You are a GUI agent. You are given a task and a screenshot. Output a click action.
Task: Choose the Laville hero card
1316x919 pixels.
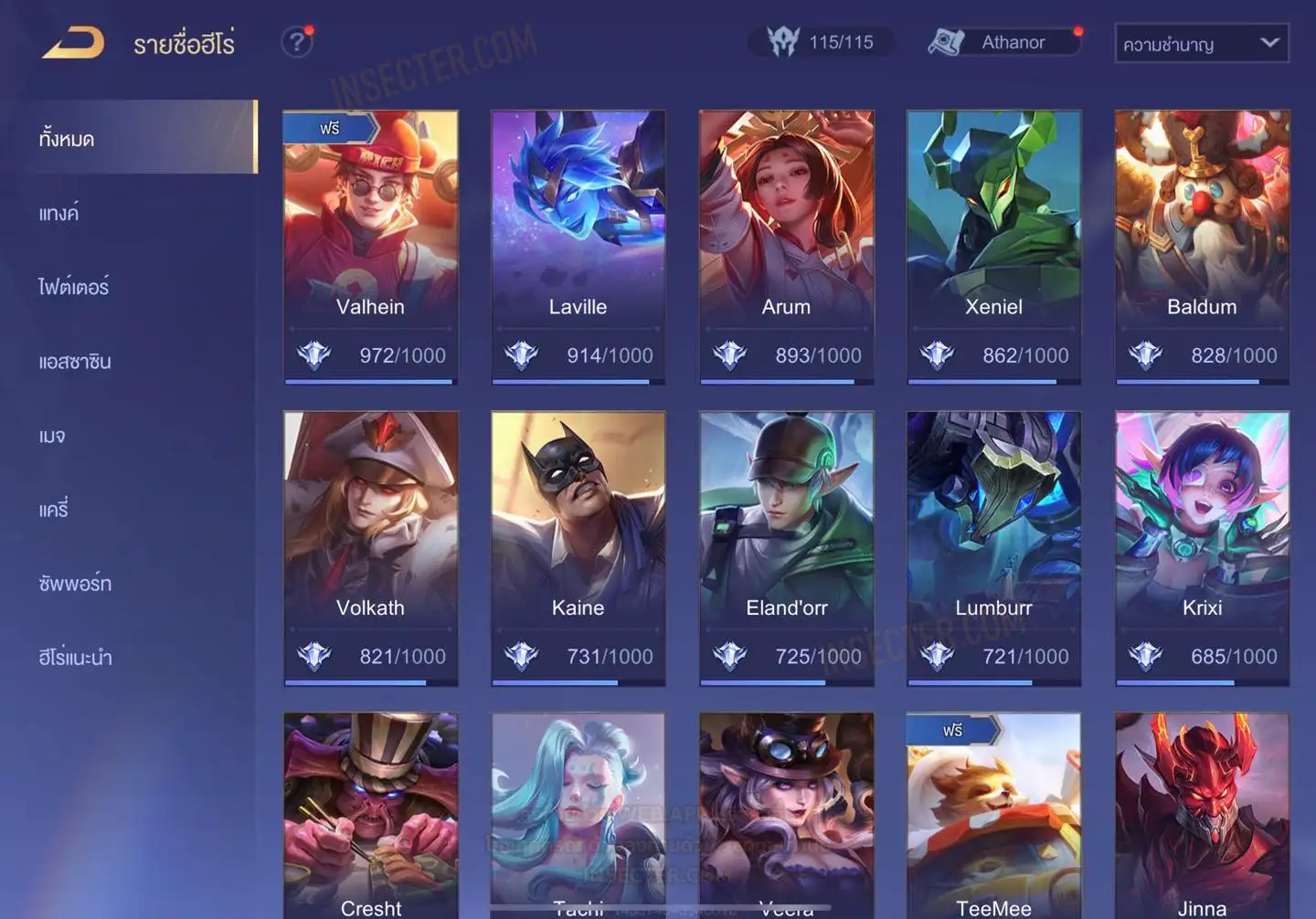point(578,247)
